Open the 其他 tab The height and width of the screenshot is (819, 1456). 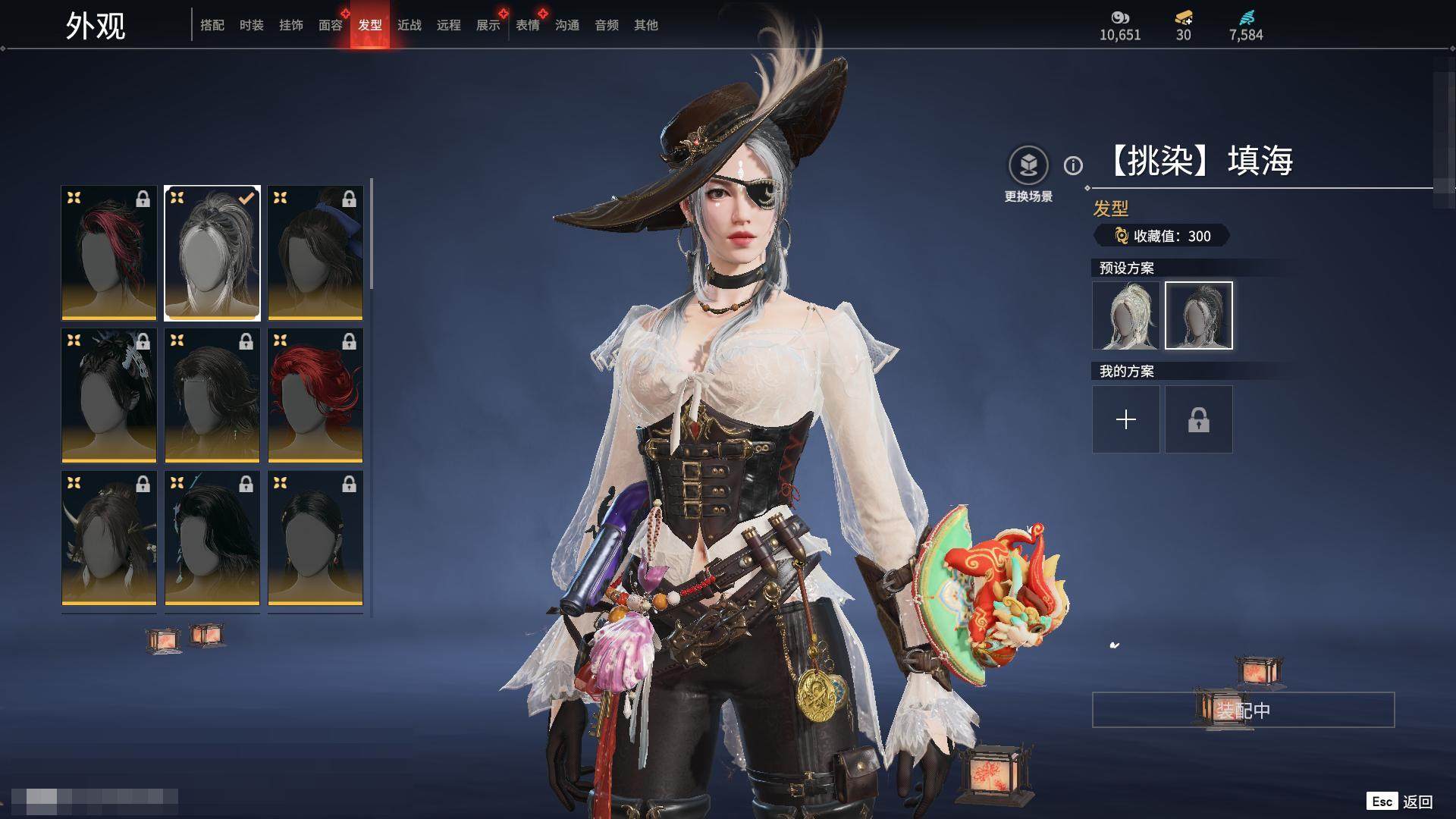click(646, 25)
